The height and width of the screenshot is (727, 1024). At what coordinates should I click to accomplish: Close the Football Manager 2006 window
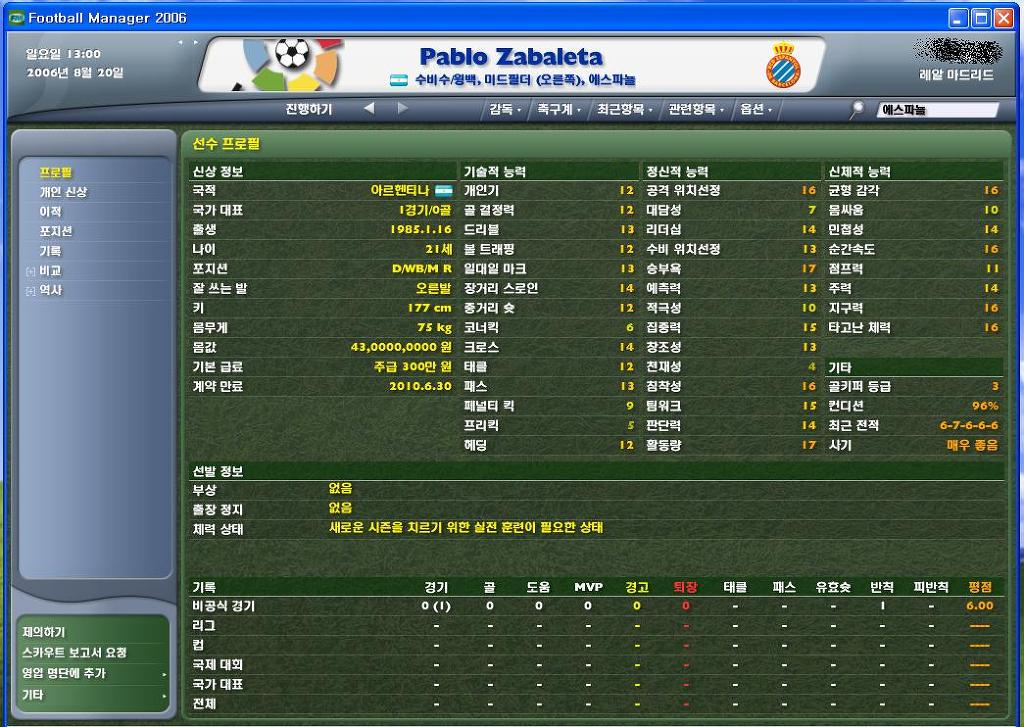[x=1003, y=18]
